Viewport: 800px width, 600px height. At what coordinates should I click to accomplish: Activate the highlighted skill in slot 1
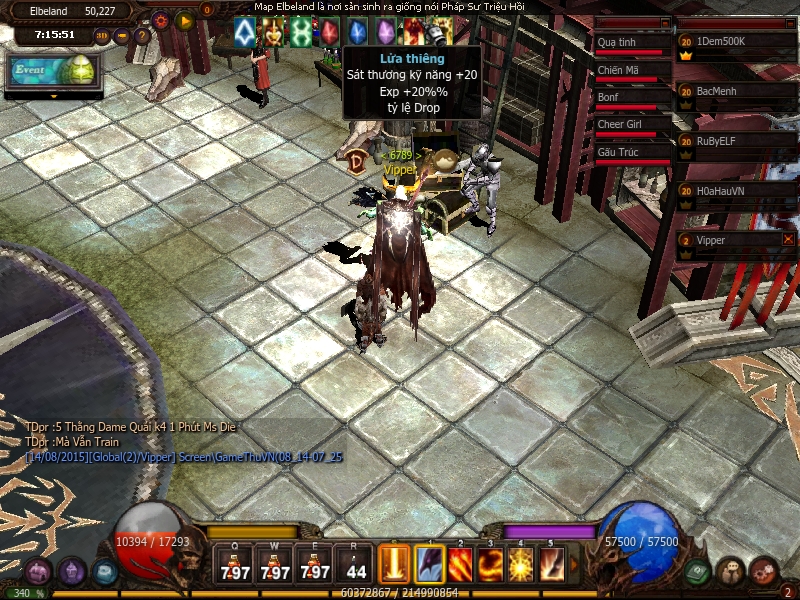(430, 564)
